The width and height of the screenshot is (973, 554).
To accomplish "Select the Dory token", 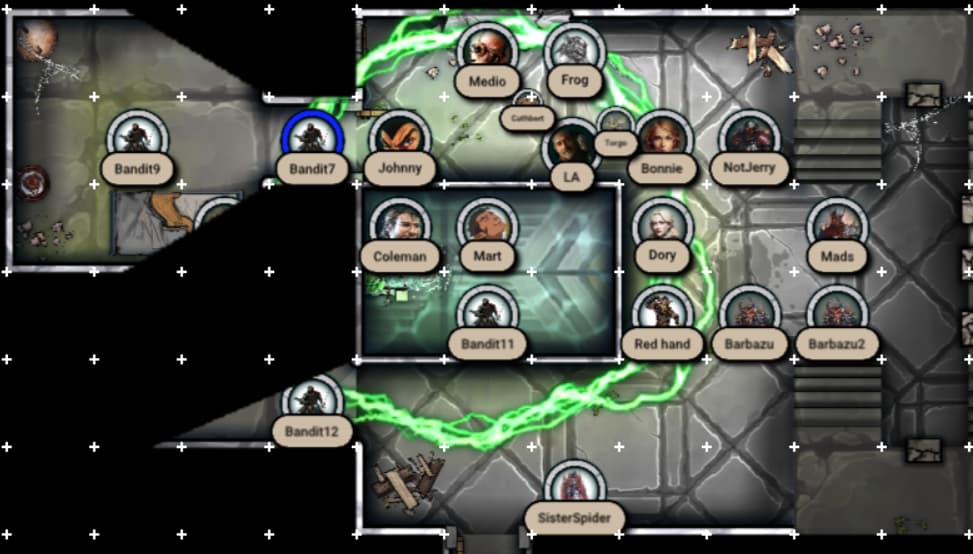I will tap(661, 227).
